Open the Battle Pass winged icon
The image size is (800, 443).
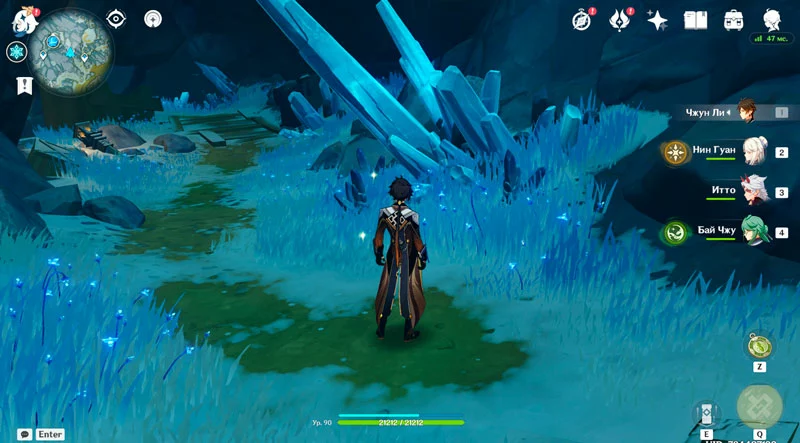point(620,19)
